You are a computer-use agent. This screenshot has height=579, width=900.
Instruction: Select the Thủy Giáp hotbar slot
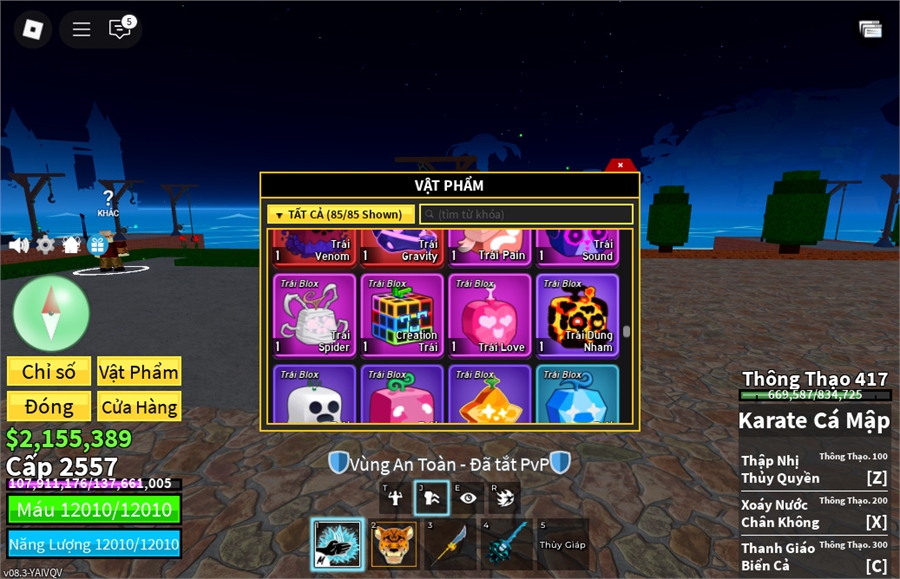pyautogui.click(x=563, y=544)
